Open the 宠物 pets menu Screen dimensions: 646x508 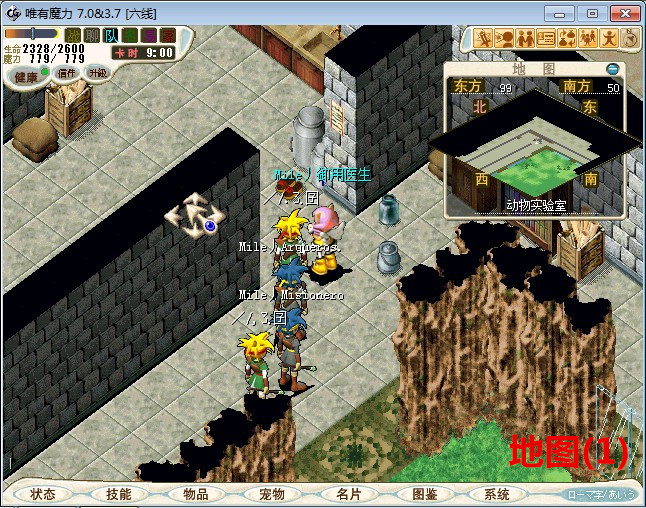[271, 494]
